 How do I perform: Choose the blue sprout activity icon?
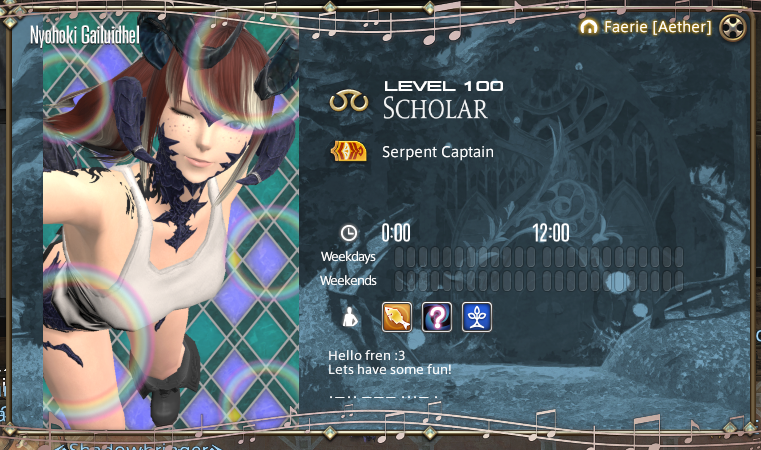pos(476,317)
